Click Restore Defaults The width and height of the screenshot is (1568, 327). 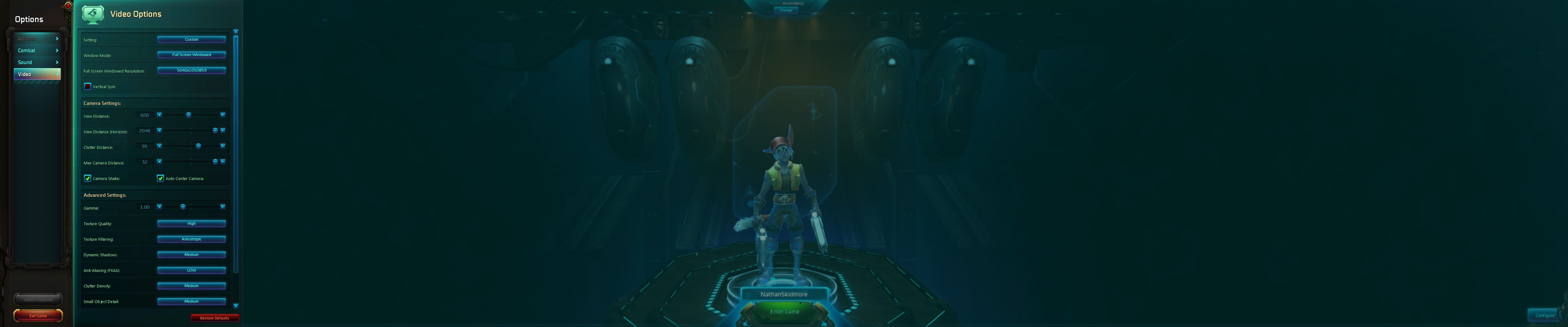click(215, 317)
